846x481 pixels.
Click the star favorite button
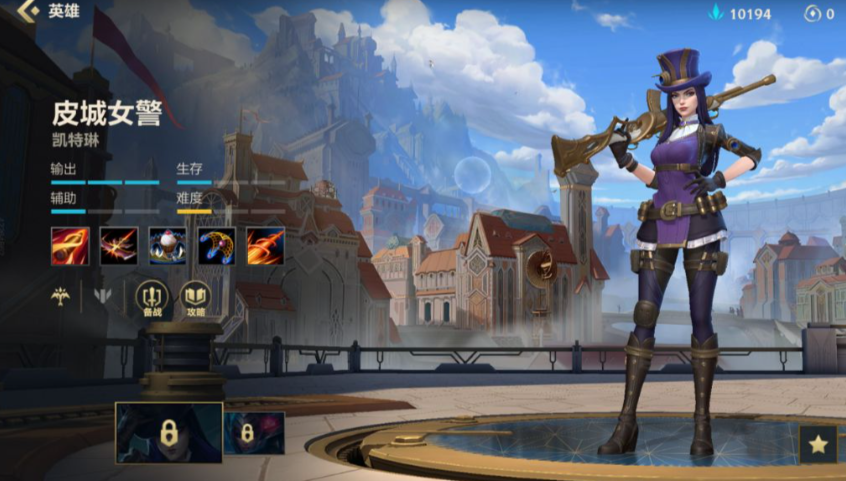click(x=818, y=444)
